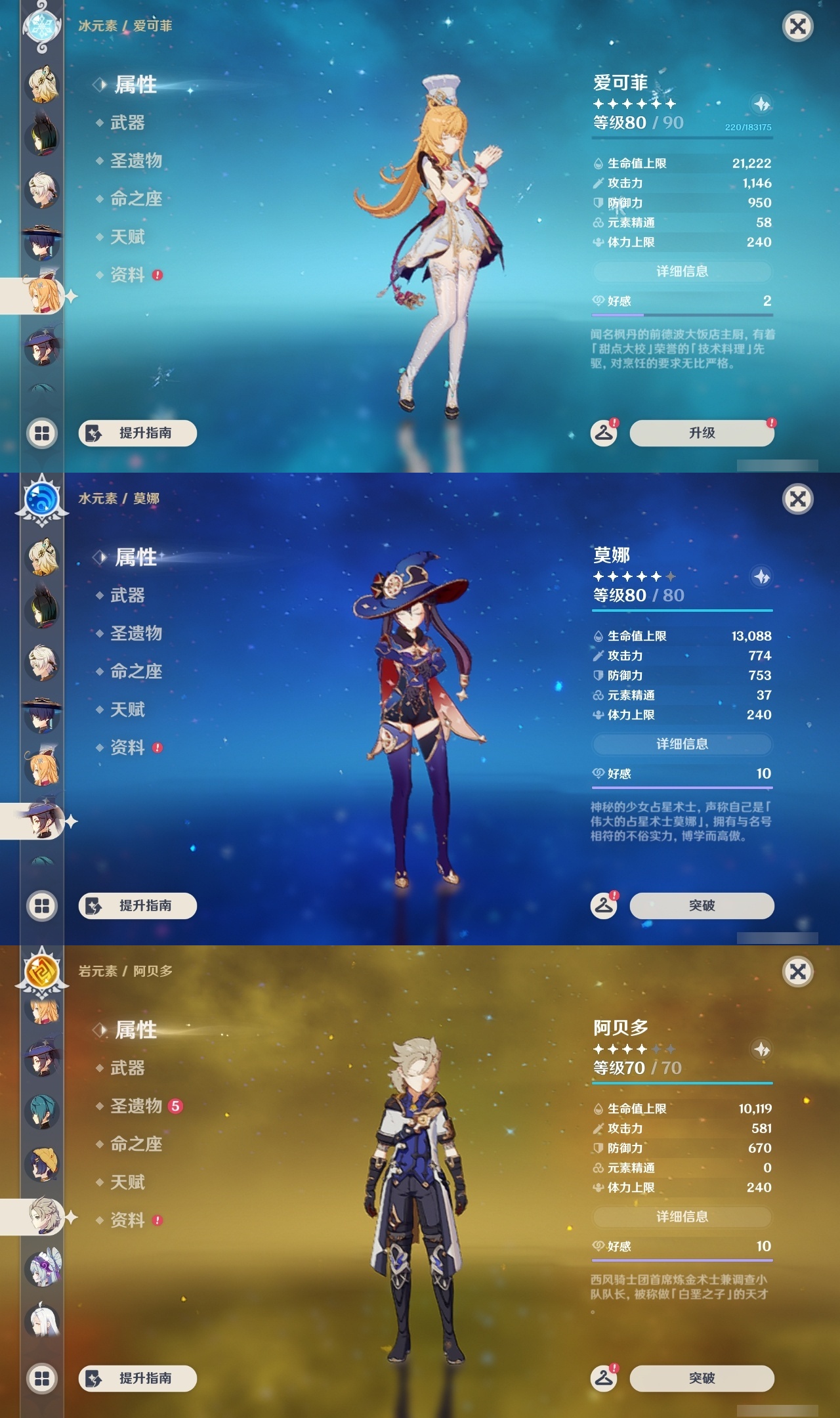The image size is (840, 1418).
Task: Switch to the 圣遗物 tab with badge 5
Action: tap(136, 1107)
